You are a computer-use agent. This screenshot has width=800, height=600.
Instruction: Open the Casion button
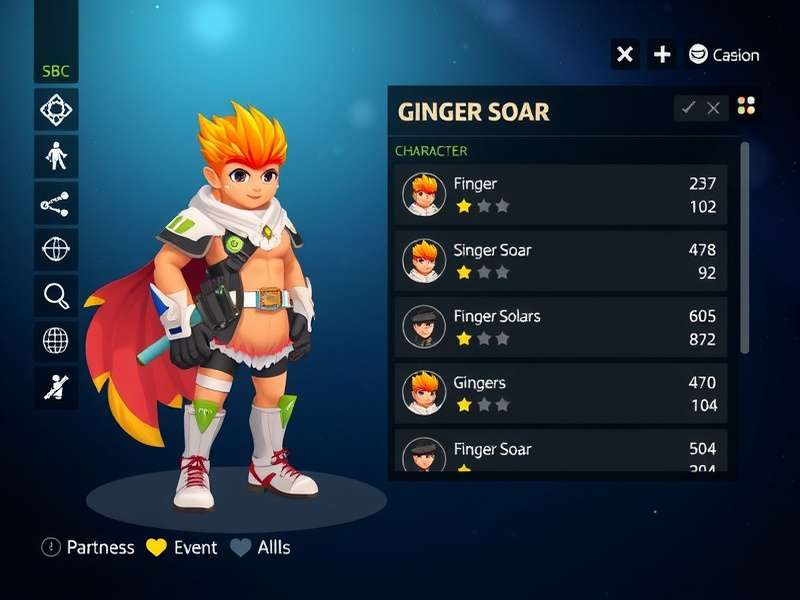pos(724,55)
